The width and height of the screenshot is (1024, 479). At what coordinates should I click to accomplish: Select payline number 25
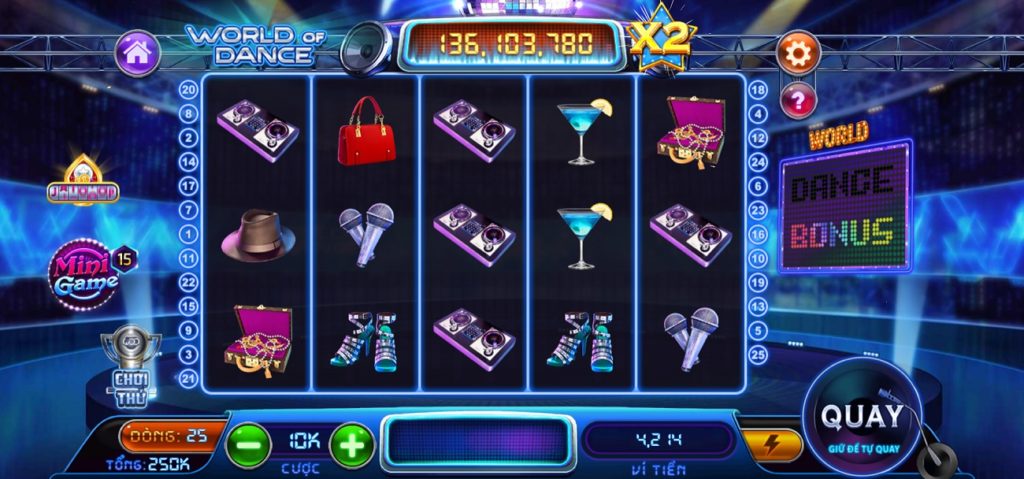758,353
